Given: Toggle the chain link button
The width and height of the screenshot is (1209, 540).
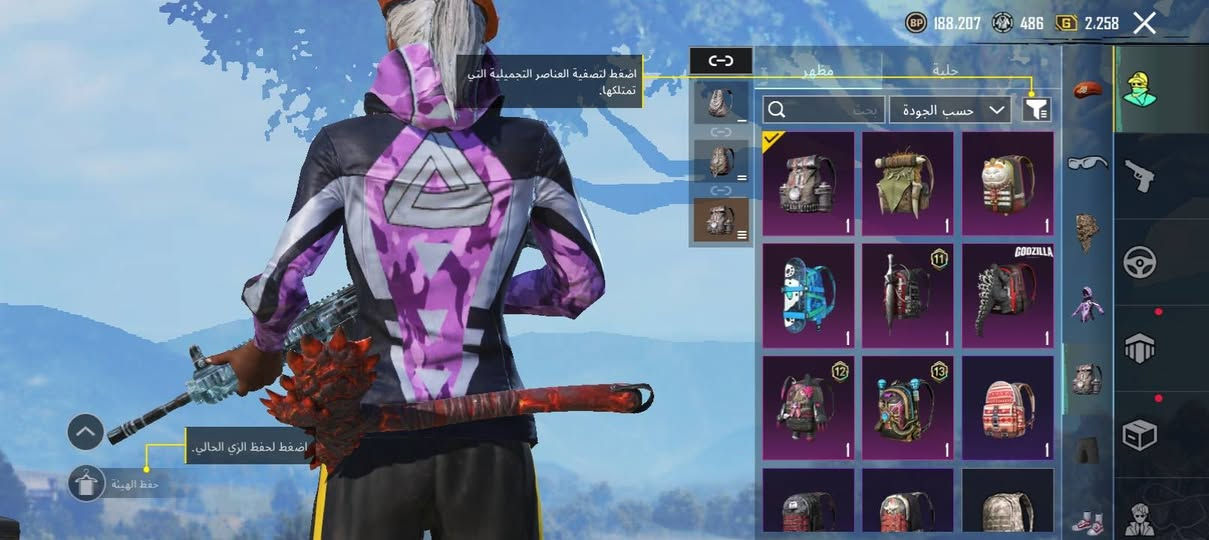Looking at the screenshot, I should coord(721,61).
